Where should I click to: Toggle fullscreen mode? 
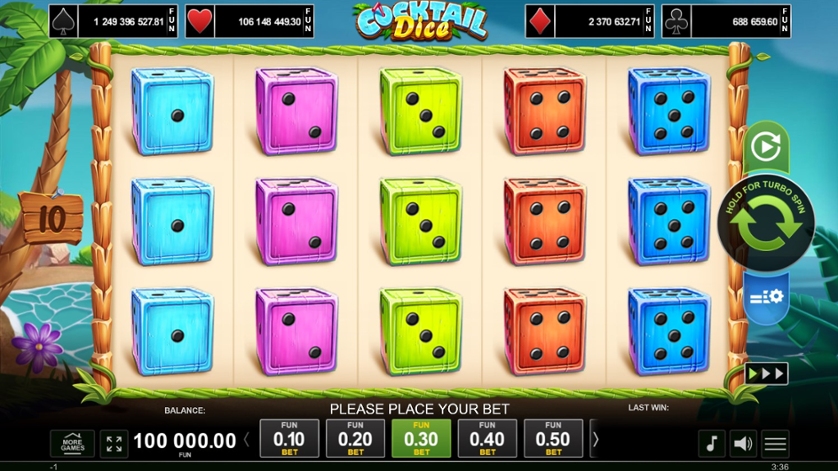113,443
